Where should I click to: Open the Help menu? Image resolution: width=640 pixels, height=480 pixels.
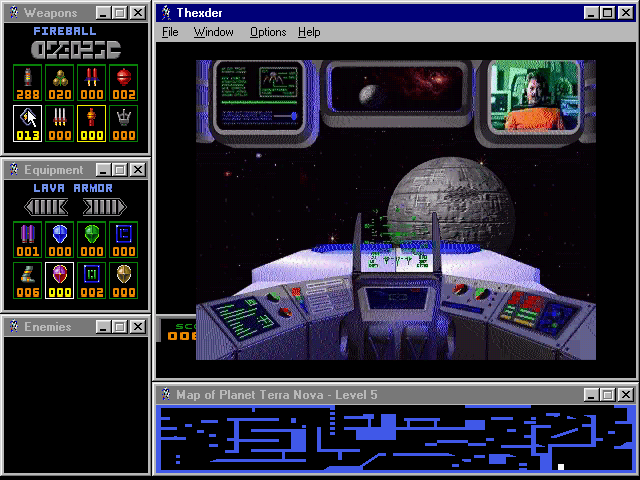pyautogui.click(x=309, y=32)
